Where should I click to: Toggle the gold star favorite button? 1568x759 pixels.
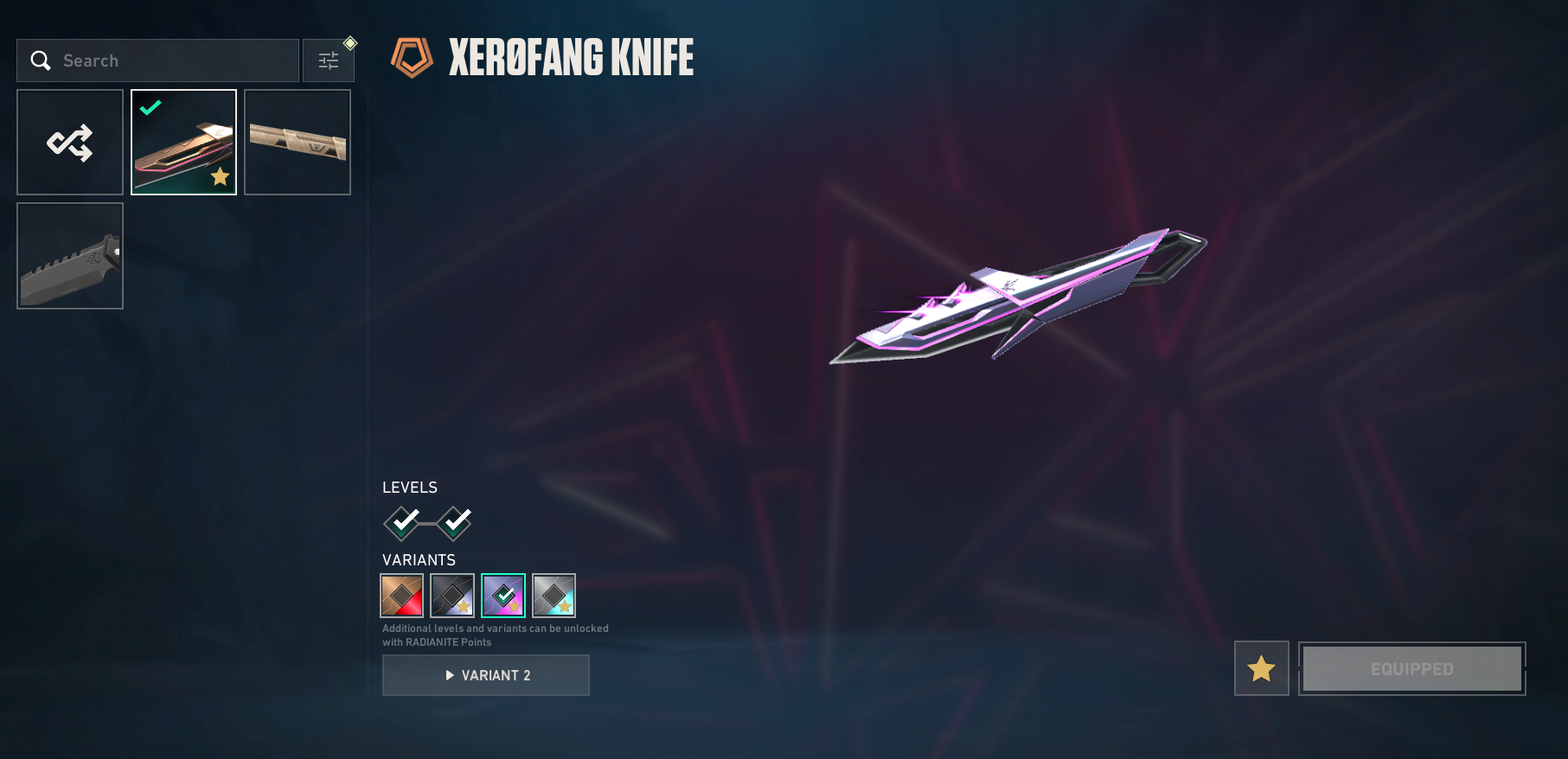coord(1261,668)
